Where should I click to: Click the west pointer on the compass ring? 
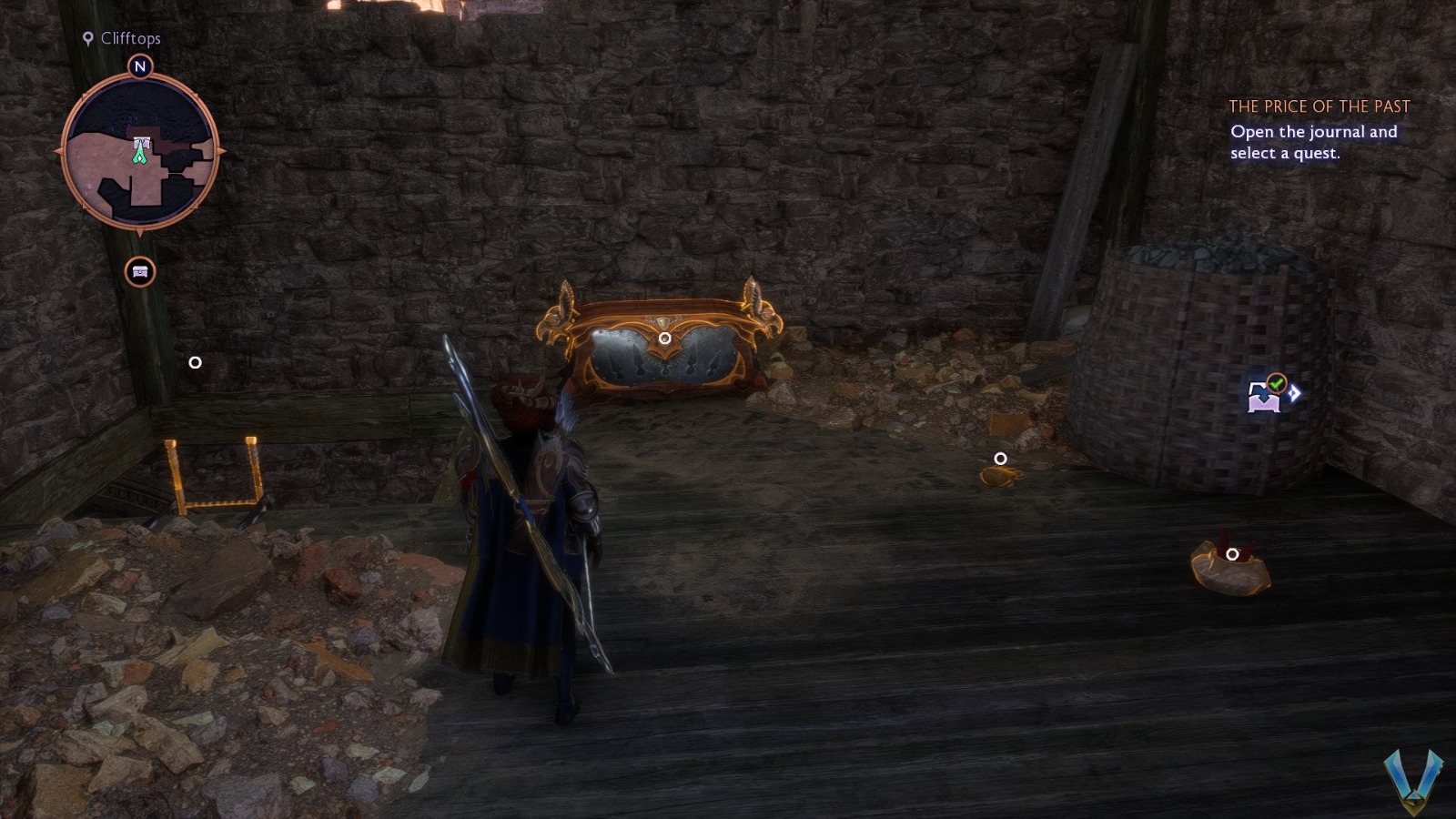click(x=57, y=152)
